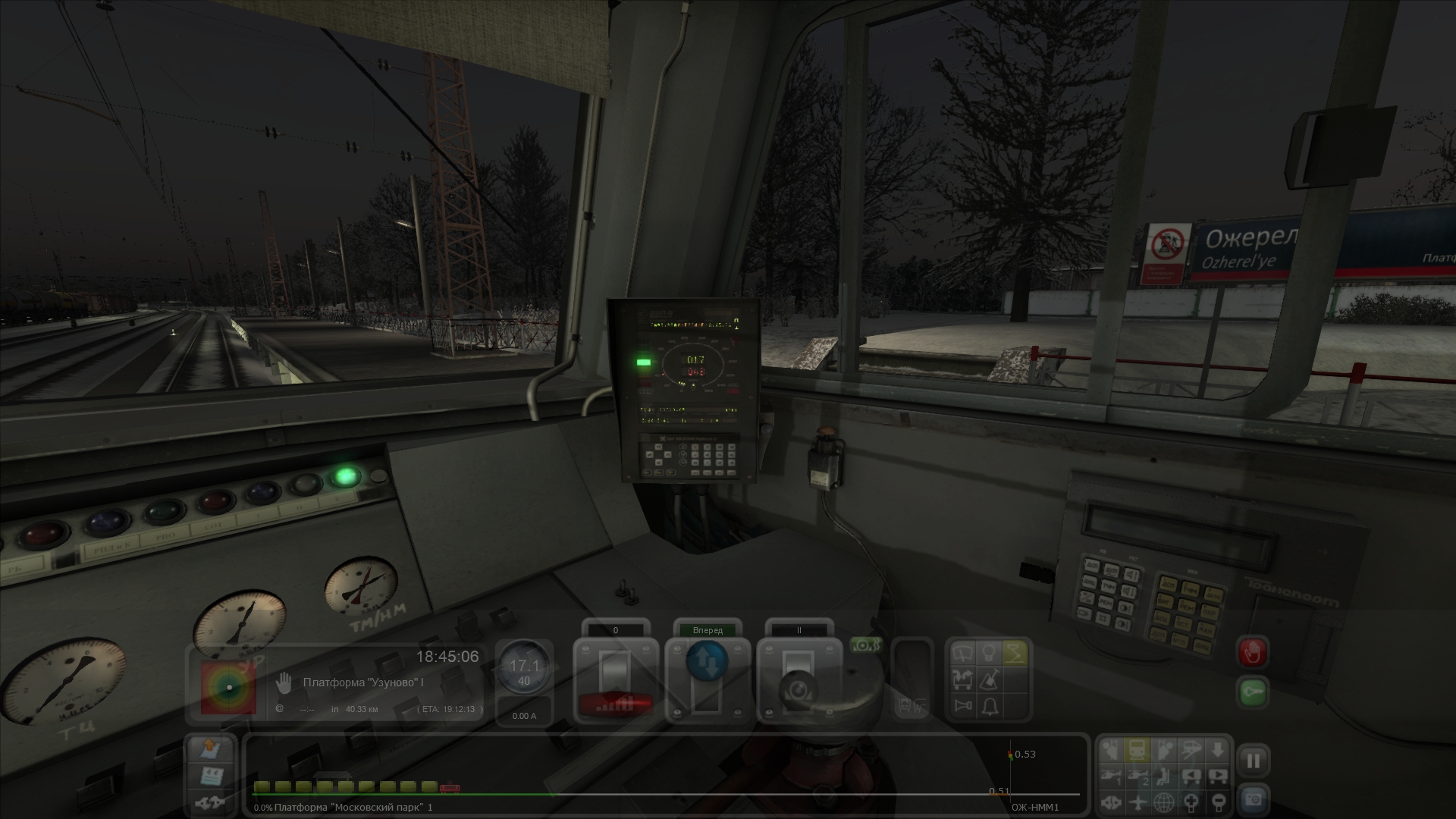Ring the bell icon
Viewport: 1456px width, 819px height.
pyautogui.click(x=989, y=707)
